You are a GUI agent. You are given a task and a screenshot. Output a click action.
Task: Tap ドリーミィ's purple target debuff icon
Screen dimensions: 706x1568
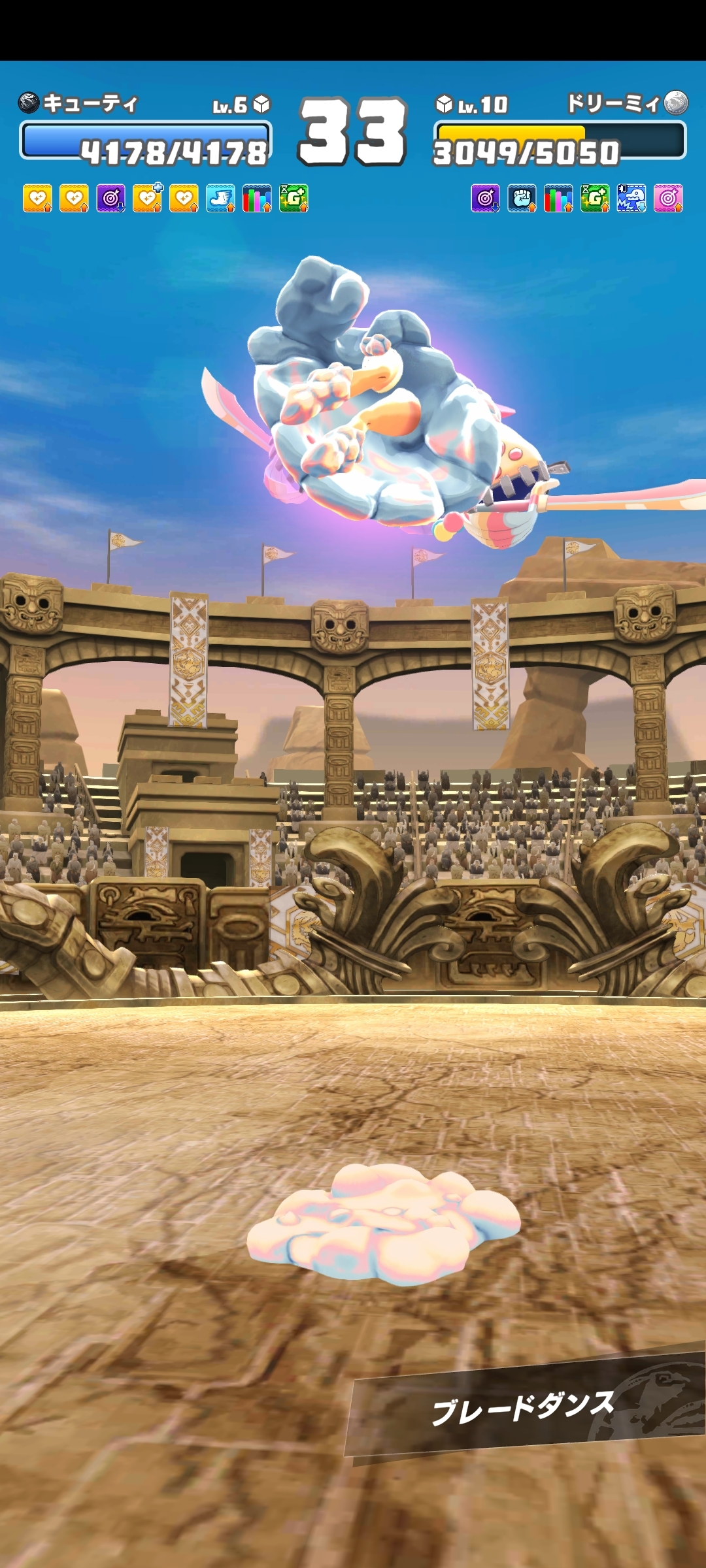[x=485, y=199]
